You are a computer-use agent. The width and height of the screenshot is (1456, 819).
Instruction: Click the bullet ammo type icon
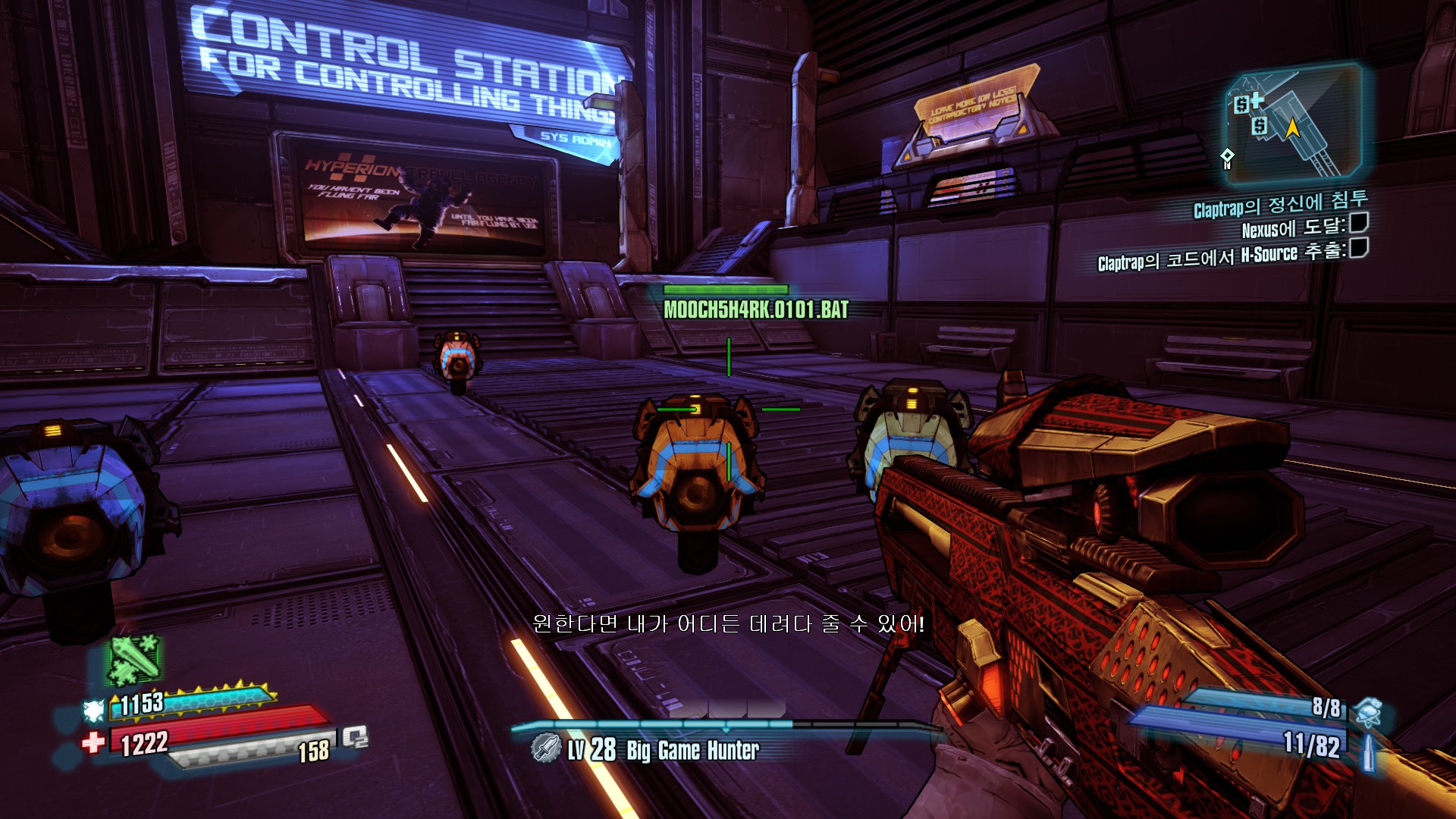[1369, 752]
